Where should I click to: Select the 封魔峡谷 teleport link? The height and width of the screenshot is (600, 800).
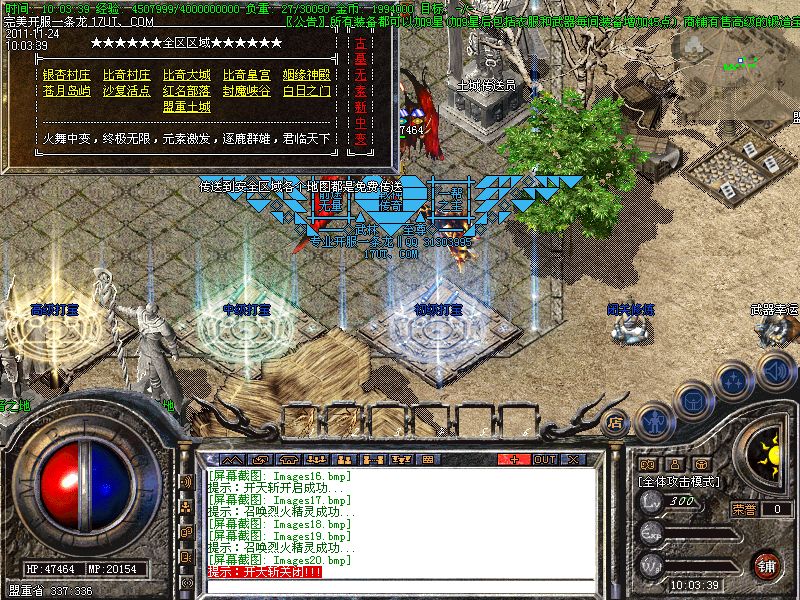coord(246,91)
